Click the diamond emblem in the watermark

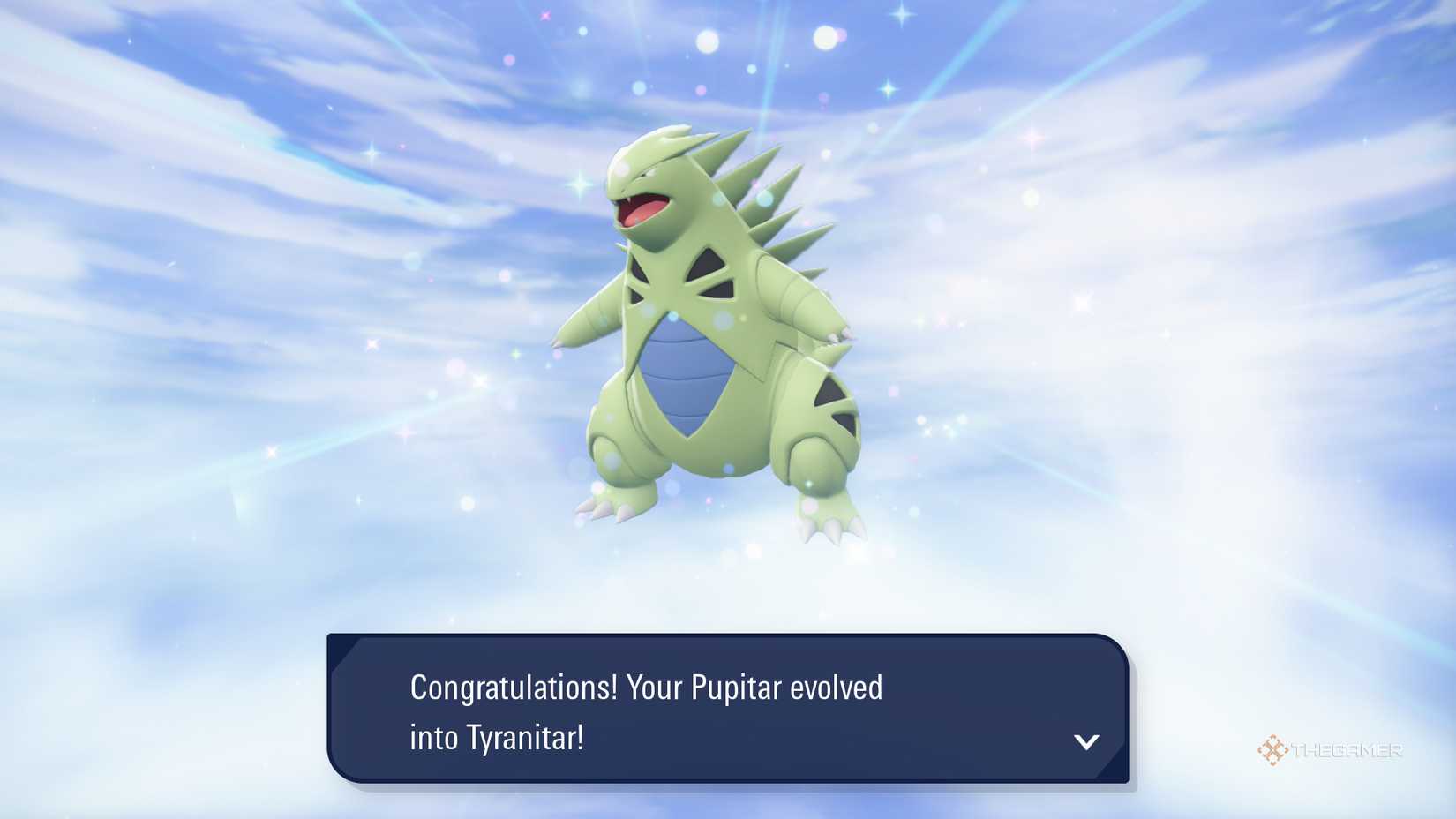1271,751
